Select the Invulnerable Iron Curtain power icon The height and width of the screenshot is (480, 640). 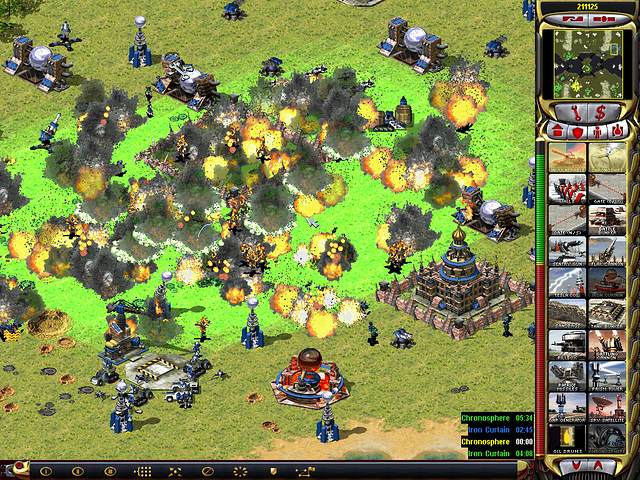pos(568,157)
